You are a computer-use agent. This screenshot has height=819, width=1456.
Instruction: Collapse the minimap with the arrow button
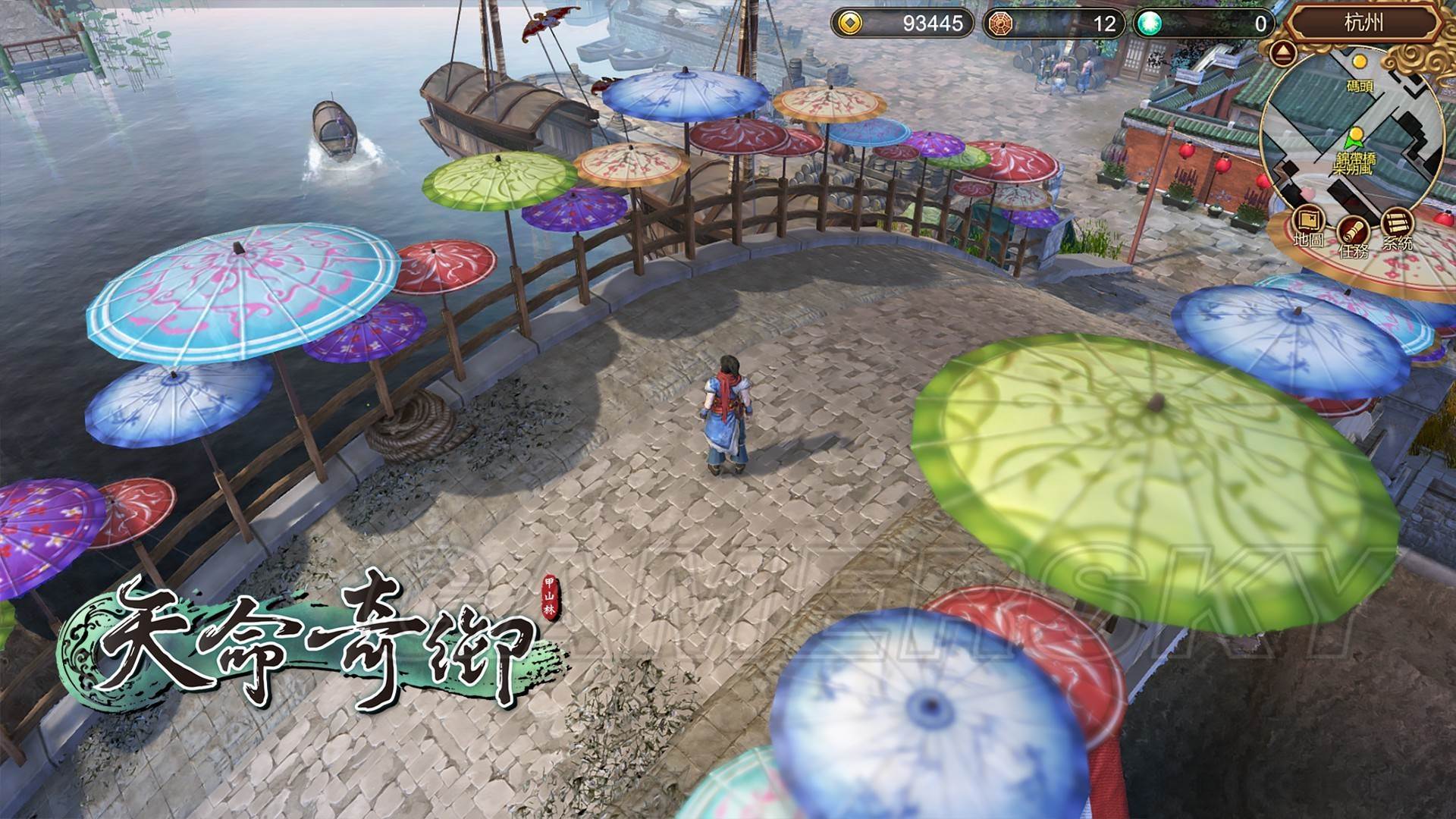click(x=1283, y=53)
